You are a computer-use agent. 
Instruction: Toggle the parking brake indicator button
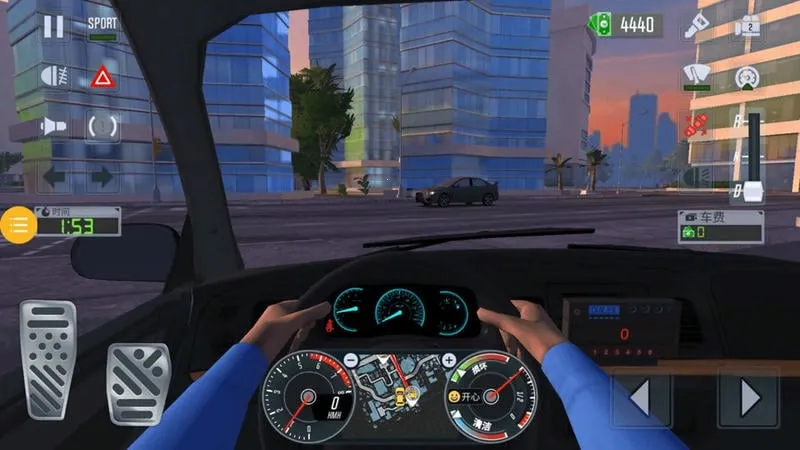pyautogui.click(x=102, y=127)
